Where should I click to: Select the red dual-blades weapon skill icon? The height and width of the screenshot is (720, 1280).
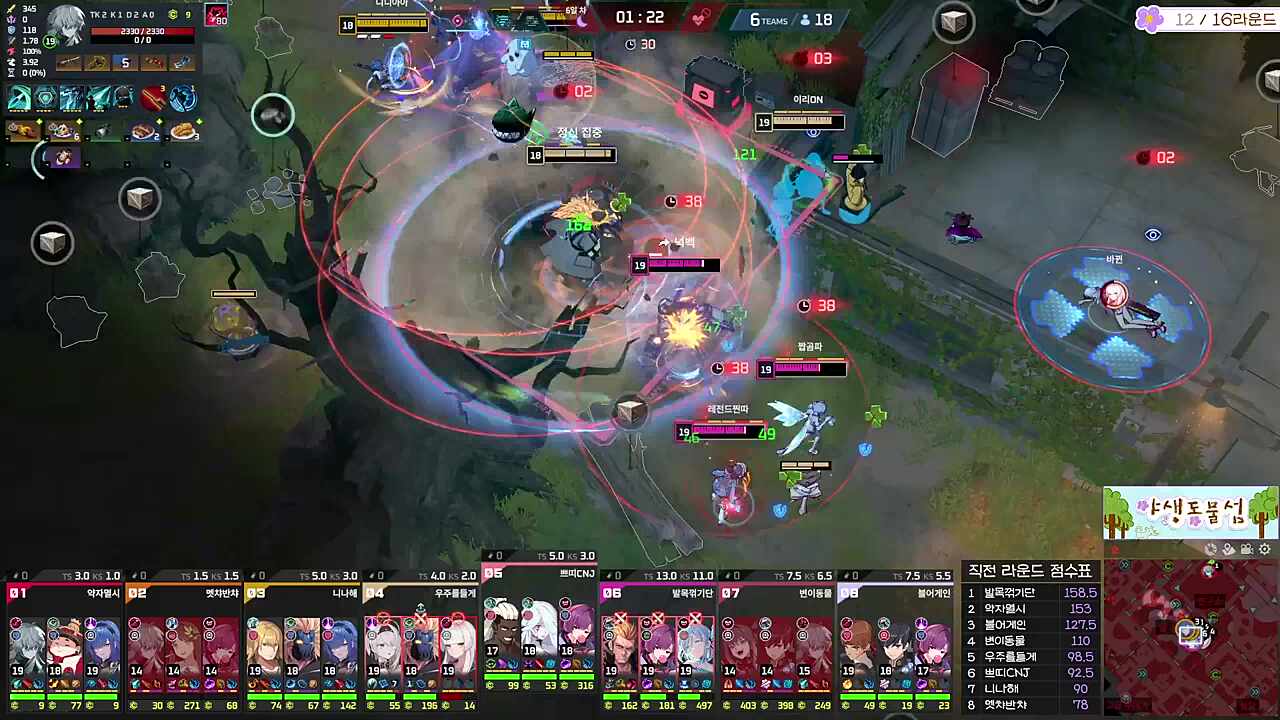tap(153, 97)
